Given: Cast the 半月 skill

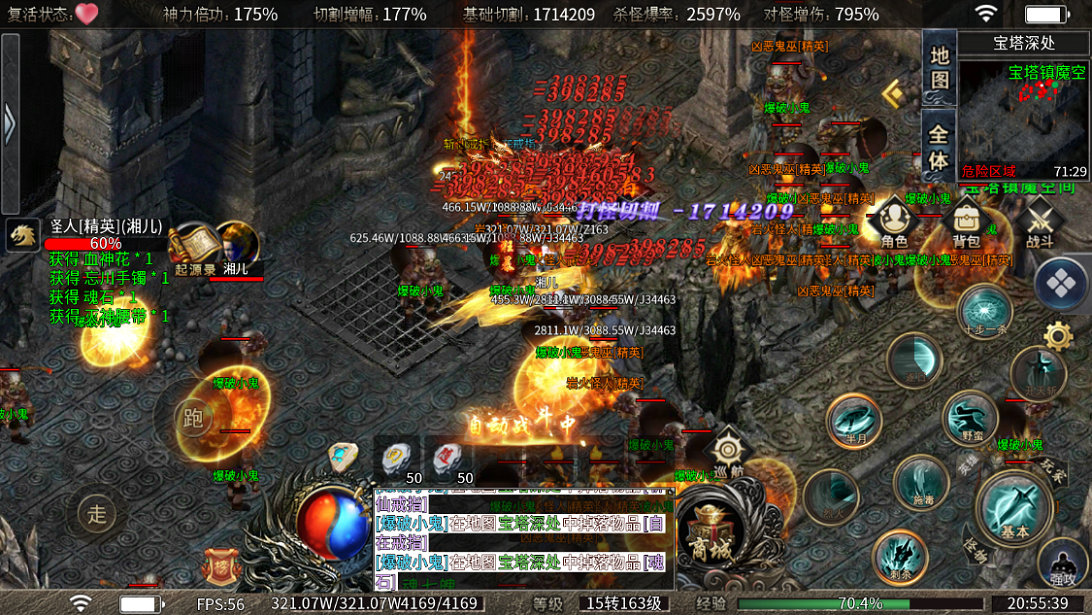Looking at the screenshot, I should [x=854, y=421].
